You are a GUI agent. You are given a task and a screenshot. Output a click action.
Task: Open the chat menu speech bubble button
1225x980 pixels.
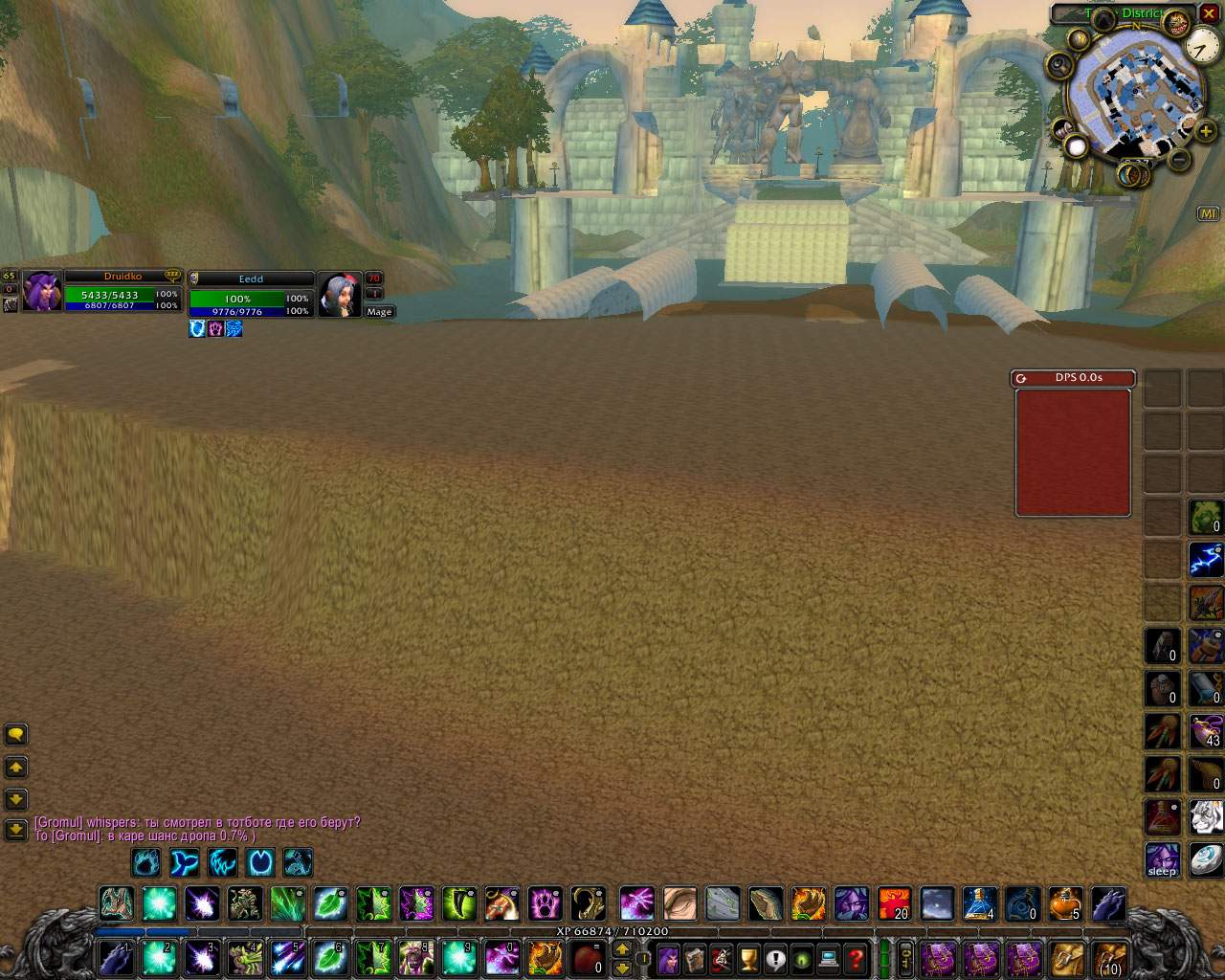(16, 734)
